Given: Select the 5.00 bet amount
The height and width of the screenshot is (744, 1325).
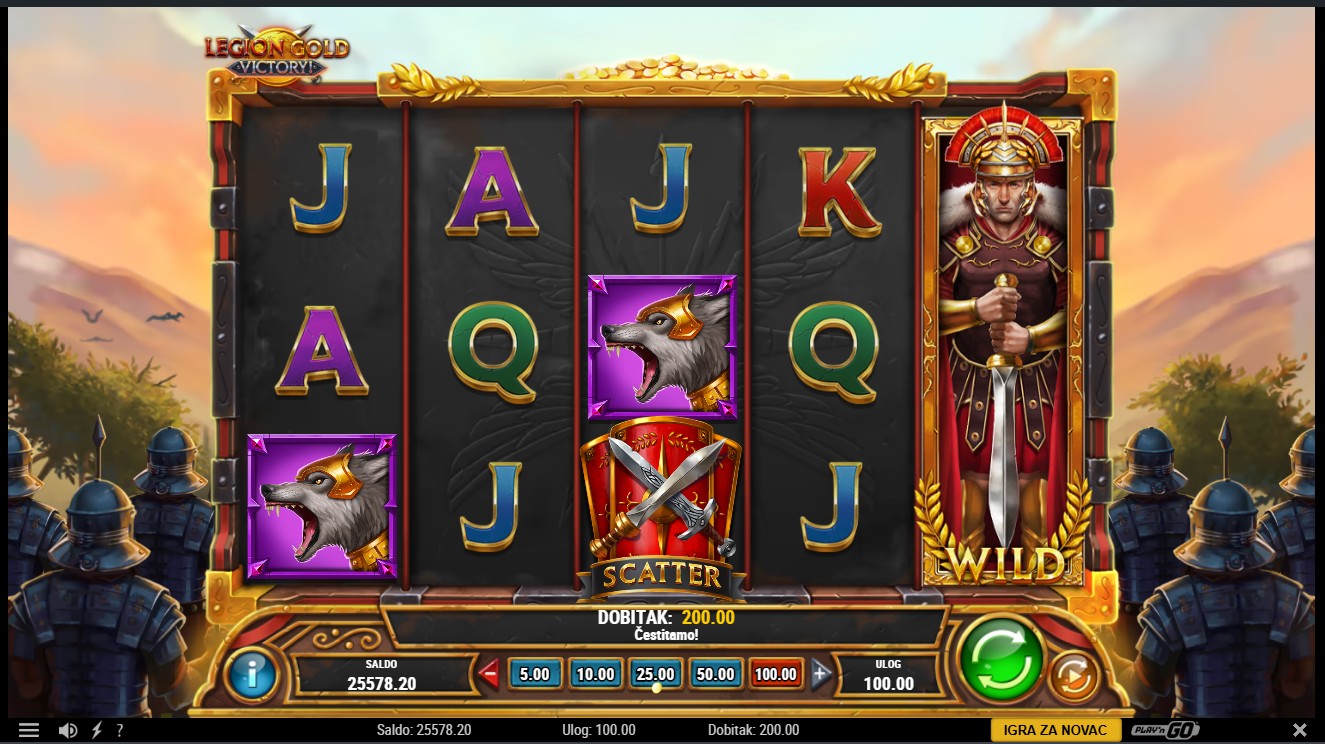Looking at the screenshot, I should pos(534,674).
